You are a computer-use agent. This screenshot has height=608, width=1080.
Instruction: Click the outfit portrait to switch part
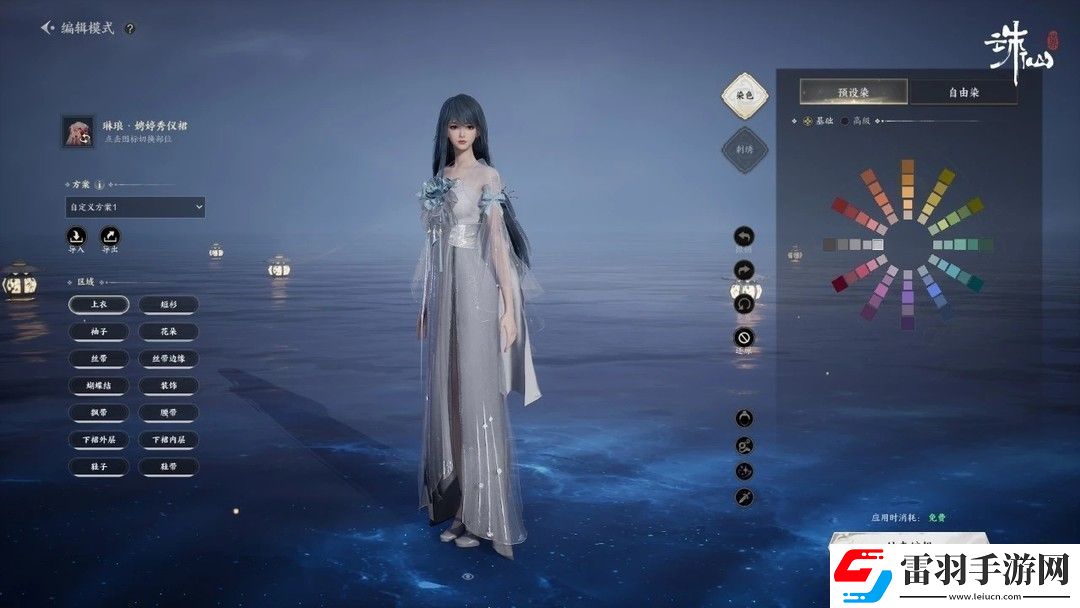tap(78, 132)
